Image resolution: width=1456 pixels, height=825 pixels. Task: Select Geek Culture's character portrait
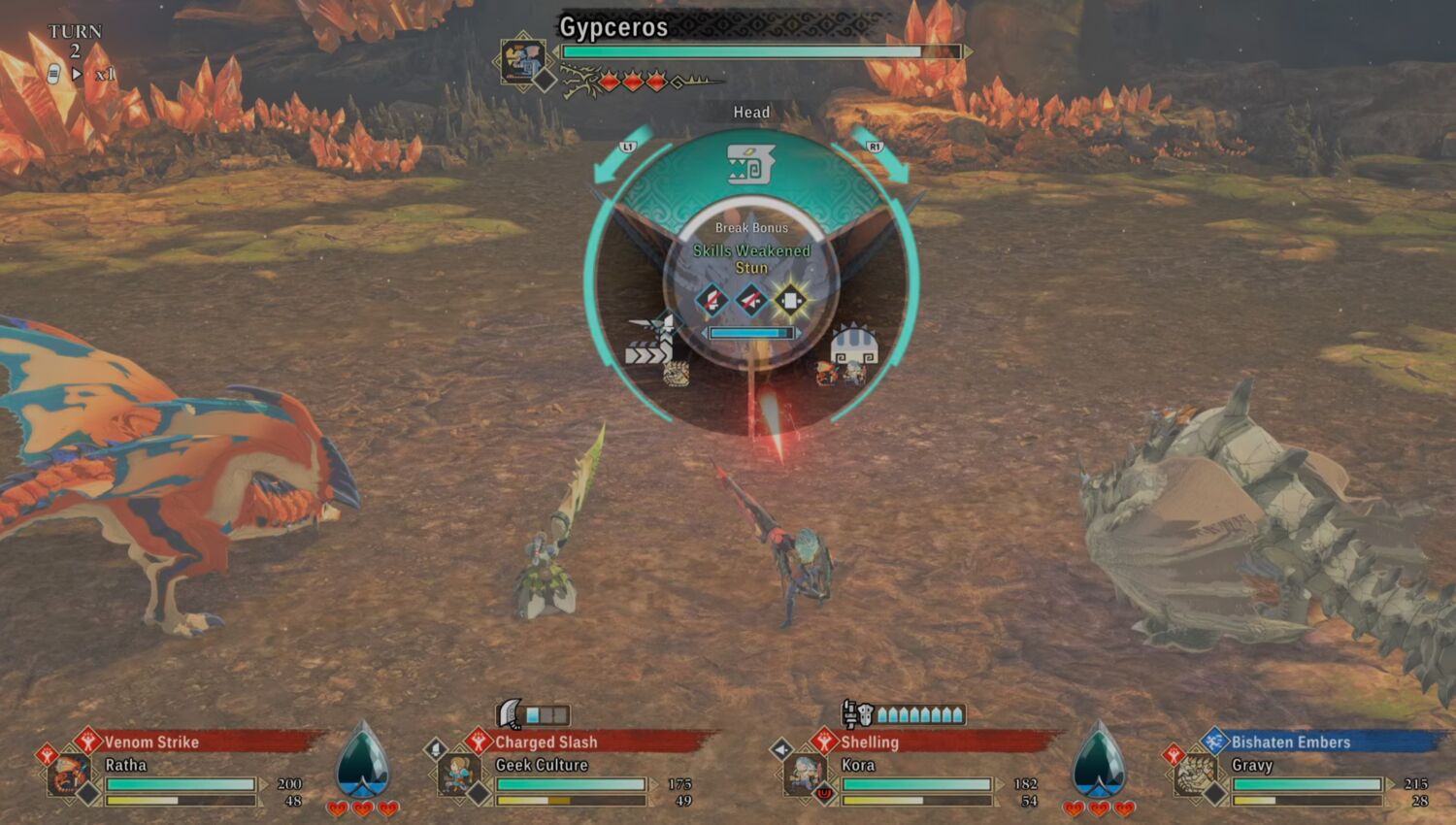coord(459,775)
